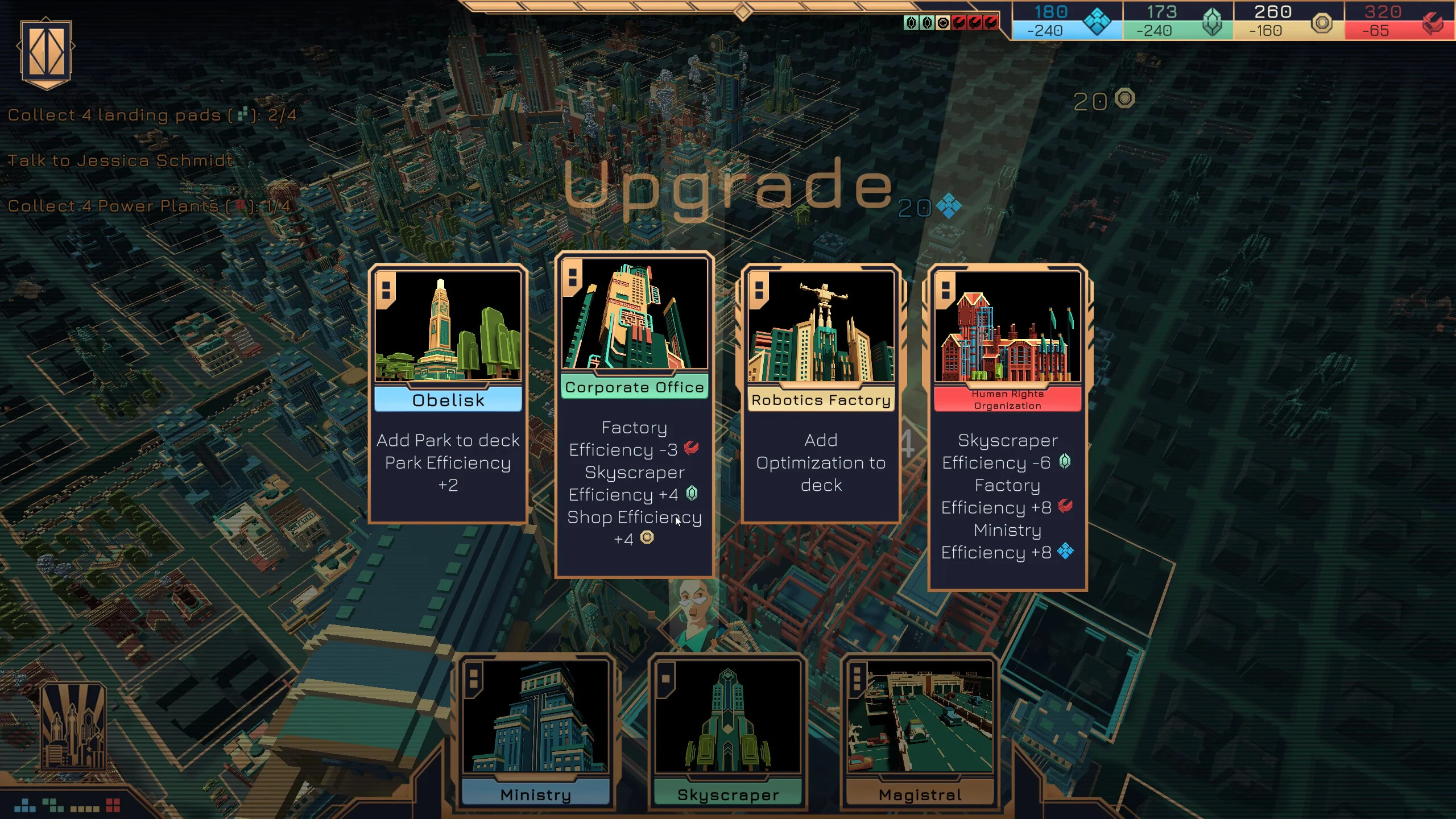
Task: Click the sunburst city deck icon
Action: 73,726
